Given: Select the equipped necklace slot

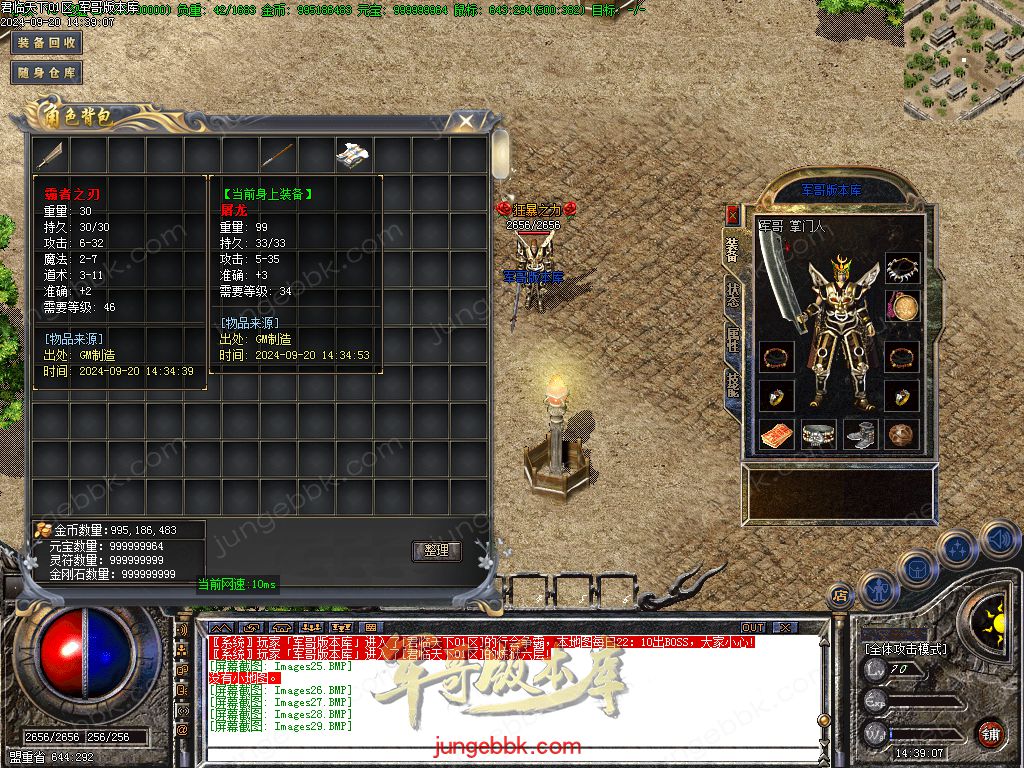Looking at the screenshot, I should [x=902, y=268].
